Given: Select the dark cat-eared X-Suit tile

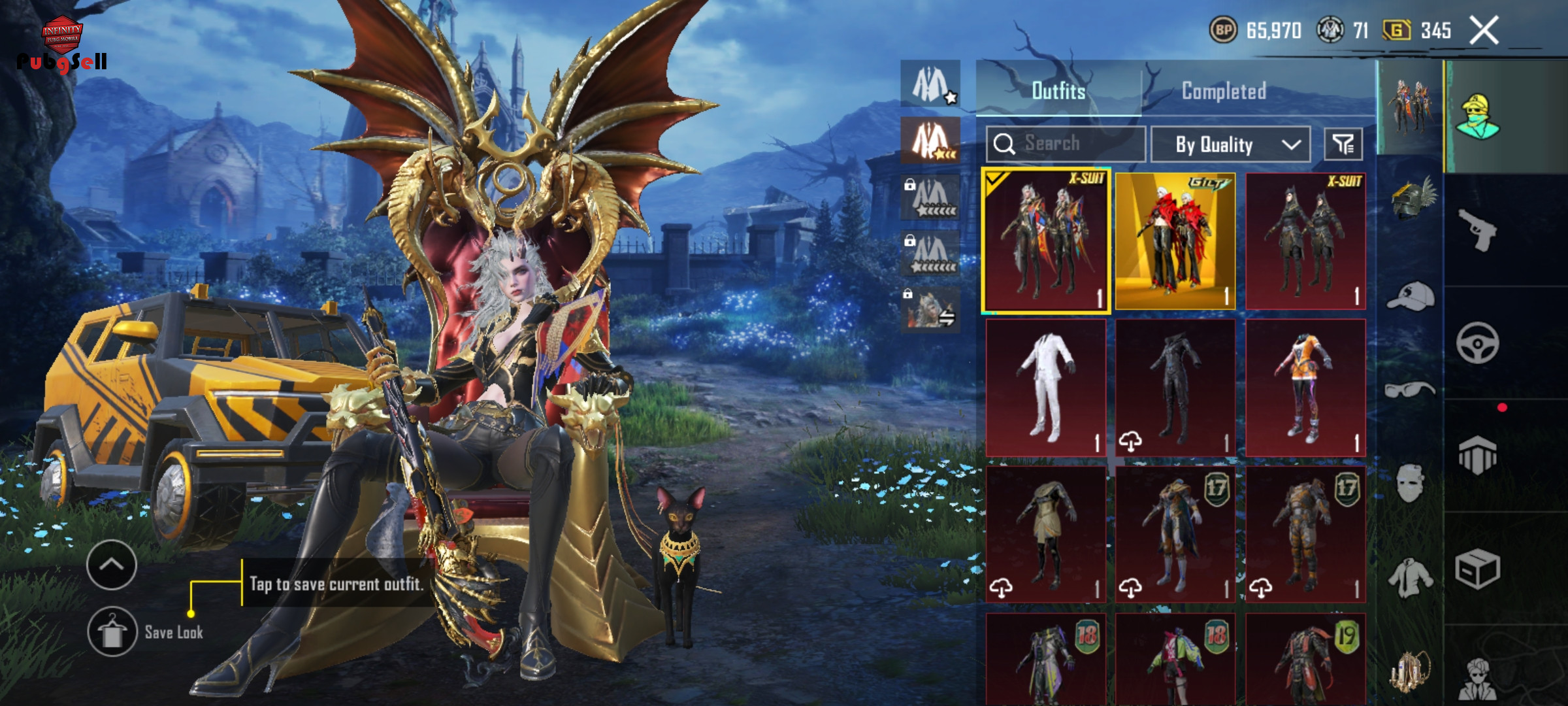Looking at the screenshot, I should pos(1305,241).
